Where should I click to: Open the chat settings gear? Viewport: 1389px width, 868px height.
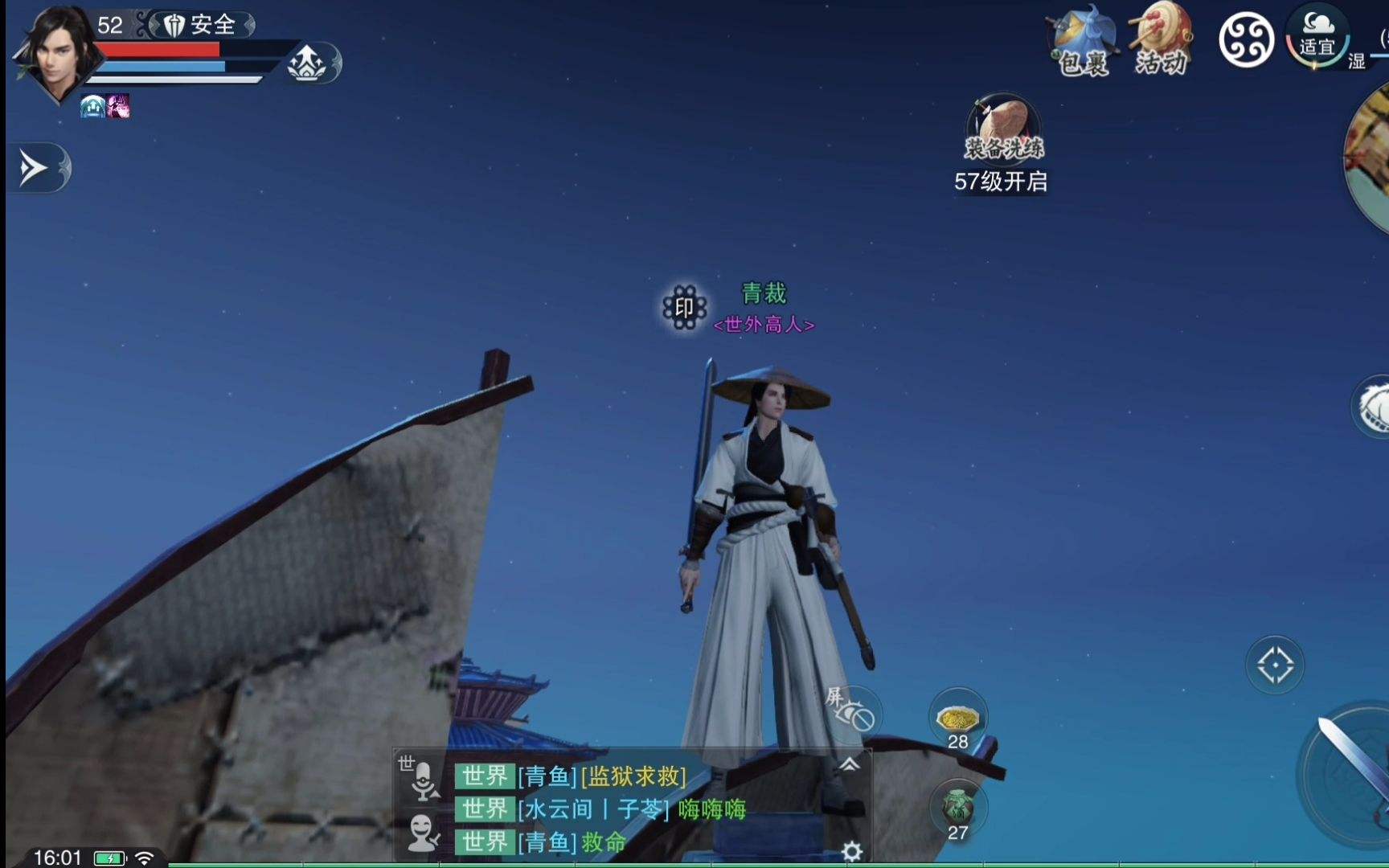coord(852,851)
